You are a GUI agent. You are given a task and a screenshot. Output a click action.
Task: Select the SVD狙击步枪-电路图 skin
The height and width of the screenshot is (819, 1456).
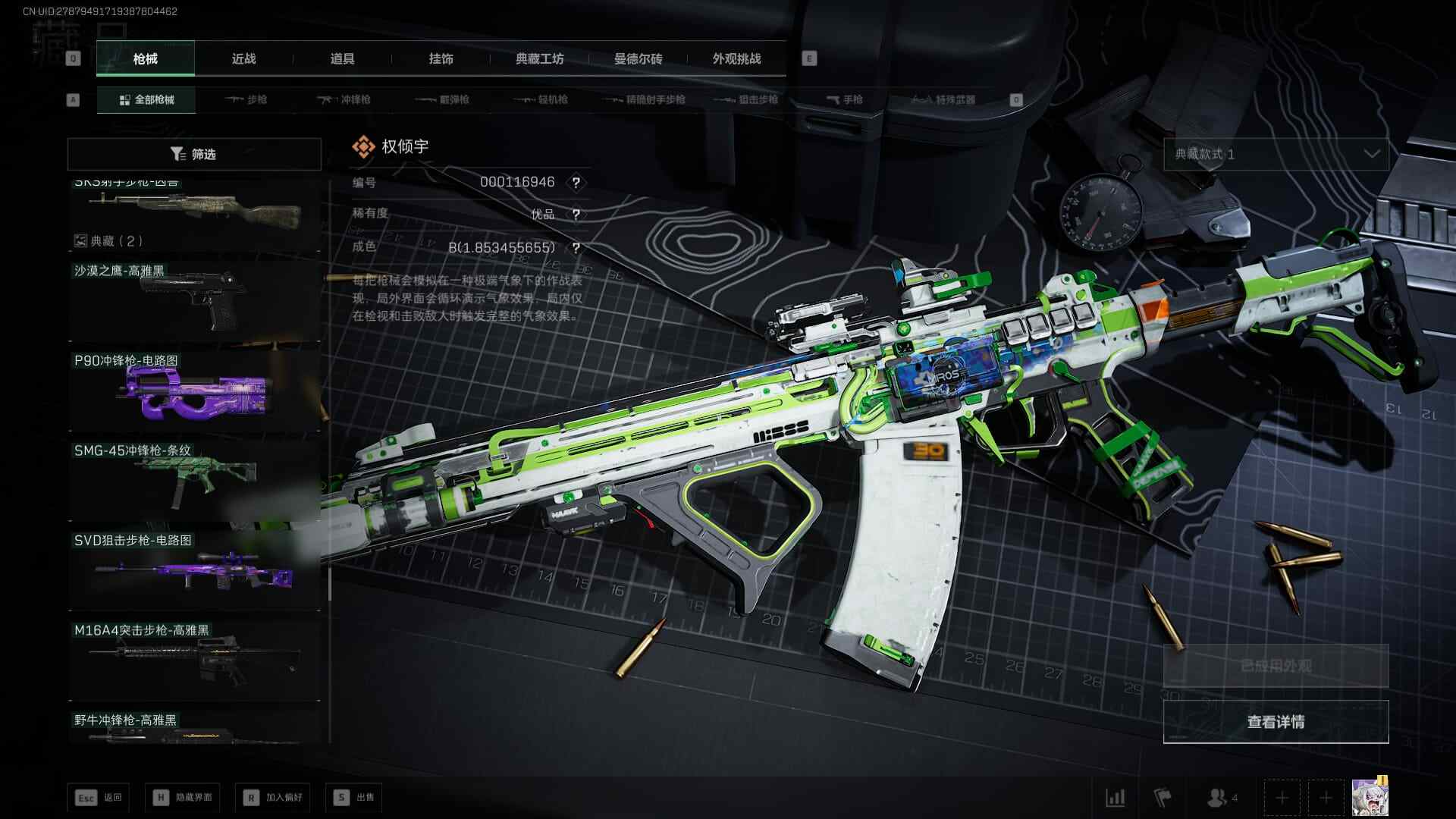(194, 570)
